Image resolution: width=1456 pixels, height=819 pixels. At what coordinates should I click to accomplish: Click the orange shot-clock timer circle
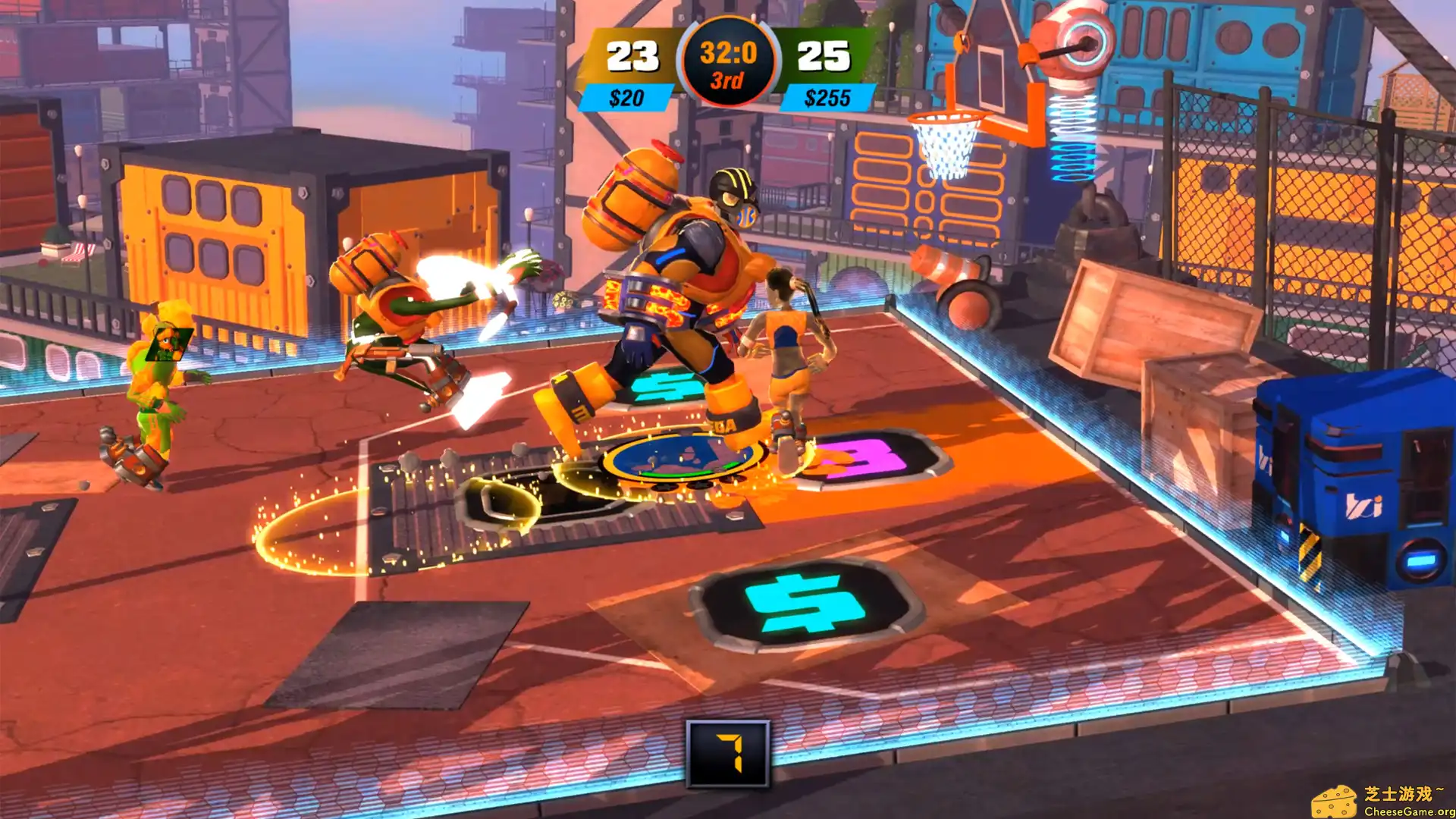coord(728,62)
